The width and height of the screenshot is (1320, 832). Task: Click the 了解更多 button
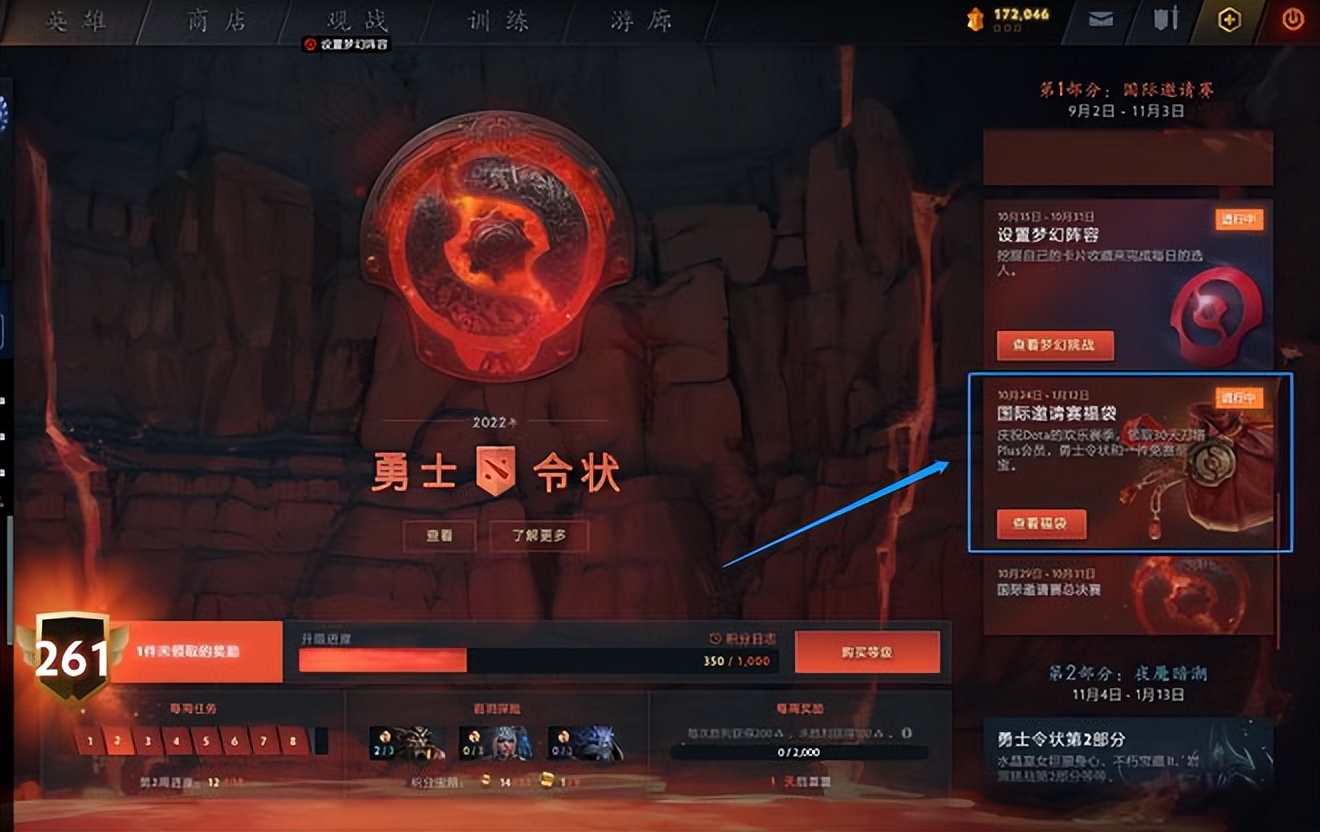pyautogui.click(x=538, y=536)
